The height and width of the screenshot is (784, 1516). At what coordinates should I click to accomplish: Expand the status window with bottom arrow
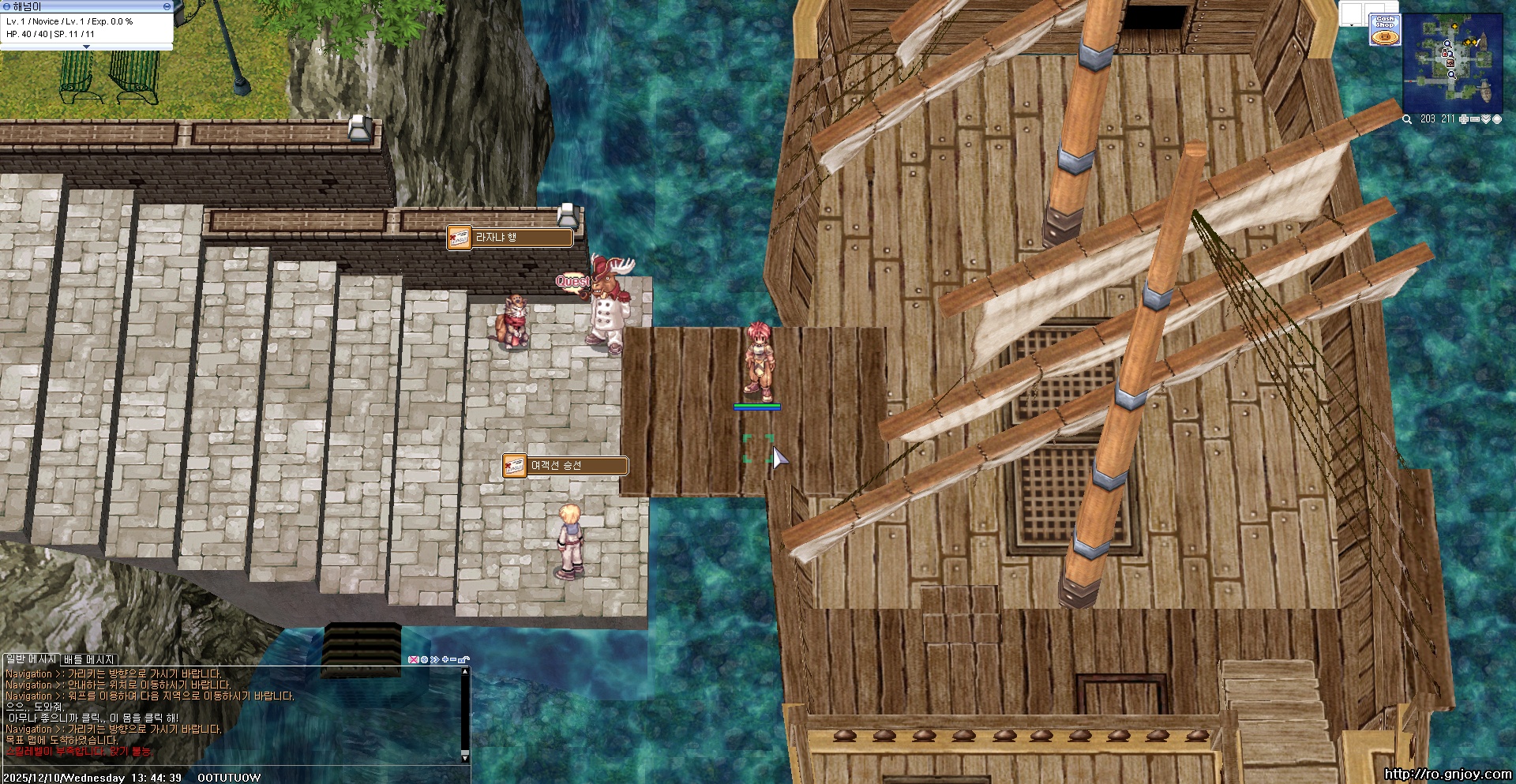[x=87, y=47]
